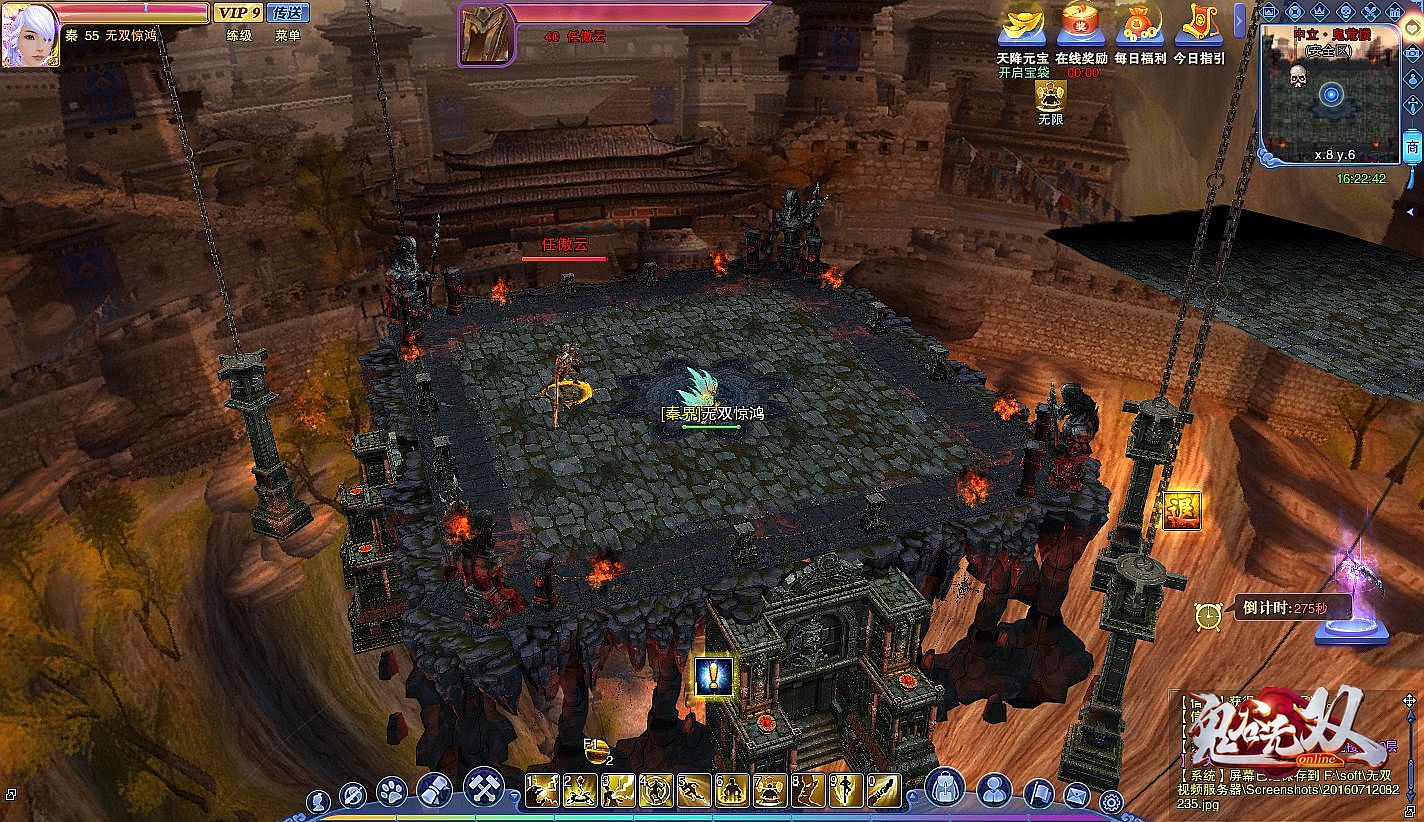
Task: Open the paw print pet menu
Action: (x=391, y=794)
